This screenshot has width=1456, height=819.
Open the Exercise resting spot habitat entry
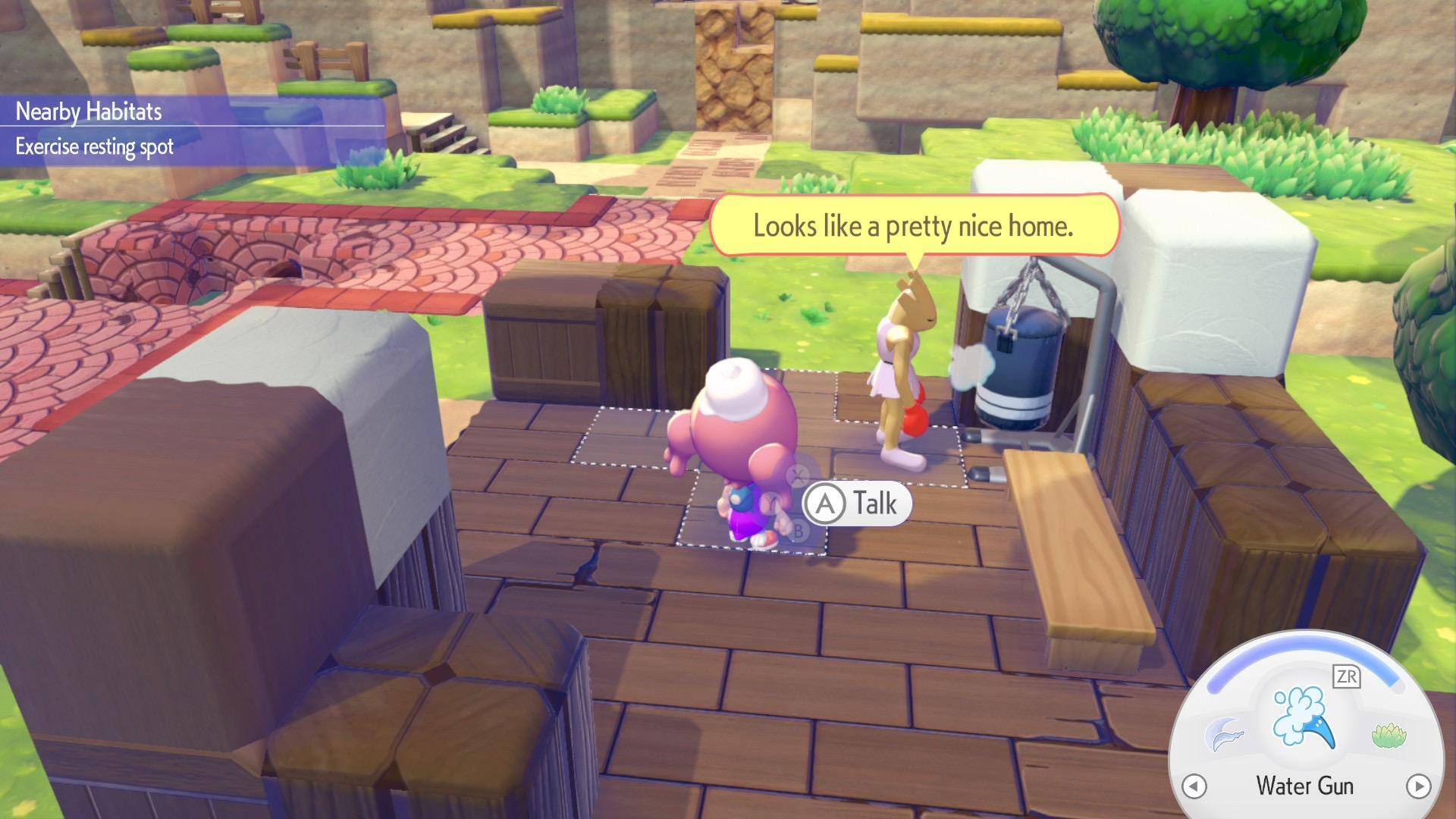pyautogui.click(x=95, y=146)
